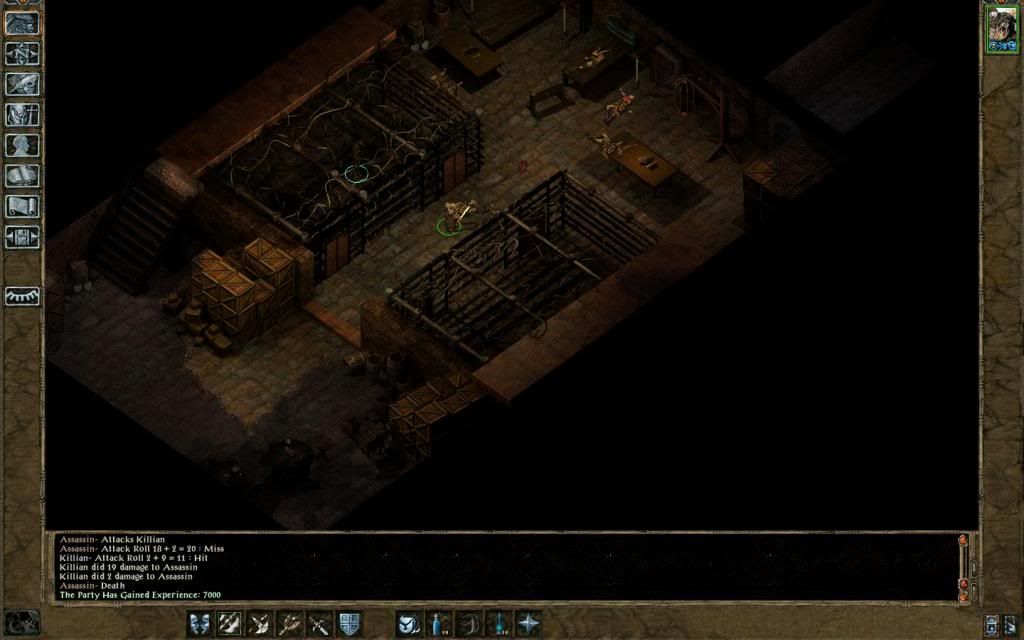The height and width of the screenshot is (640, 1024).
Task: Open special abilities with the star icon
Action: click(528, 623)
